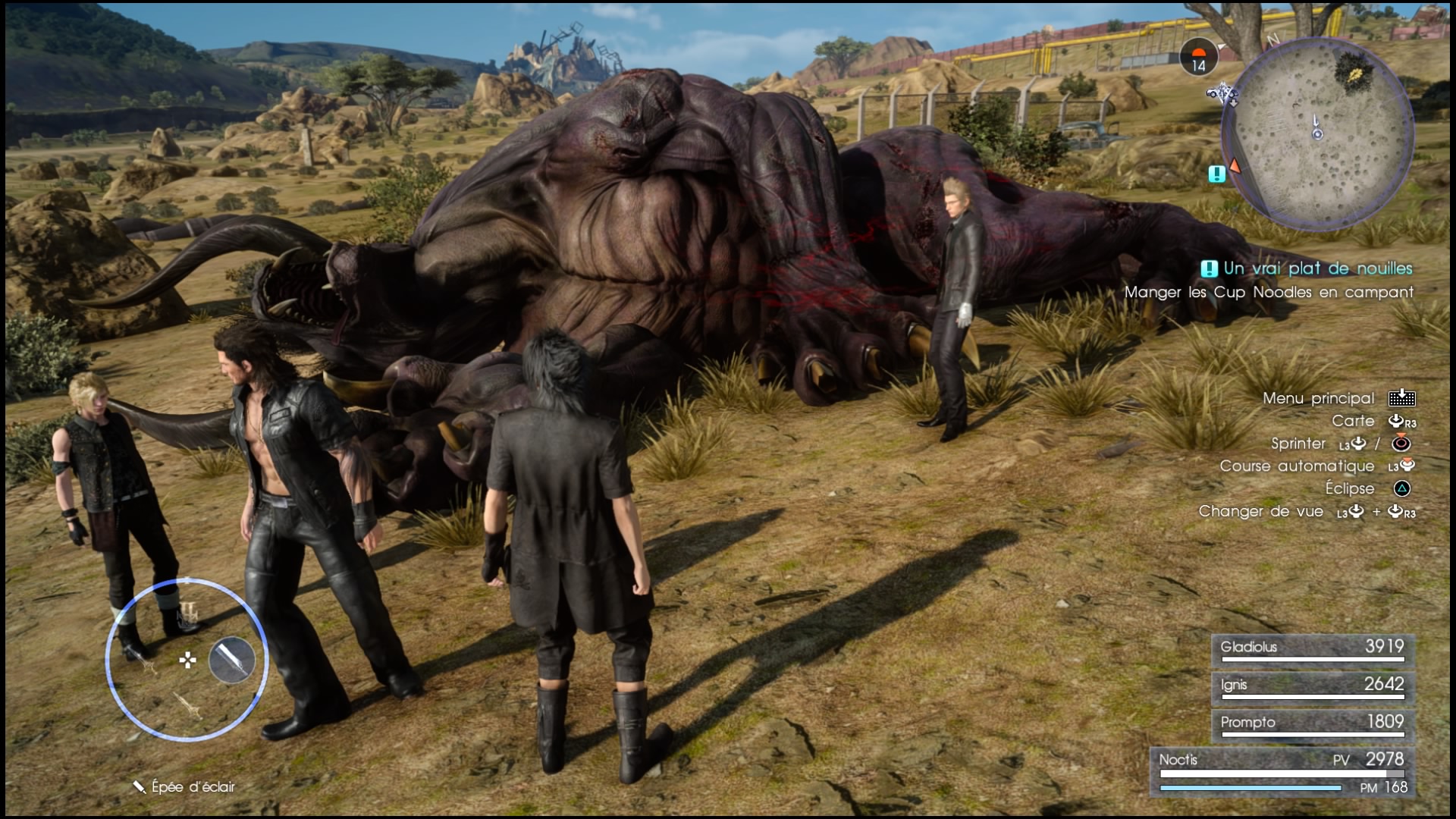
Task: Select the orange arrow marker on the minimap rim
Action: coord(1235,166)
